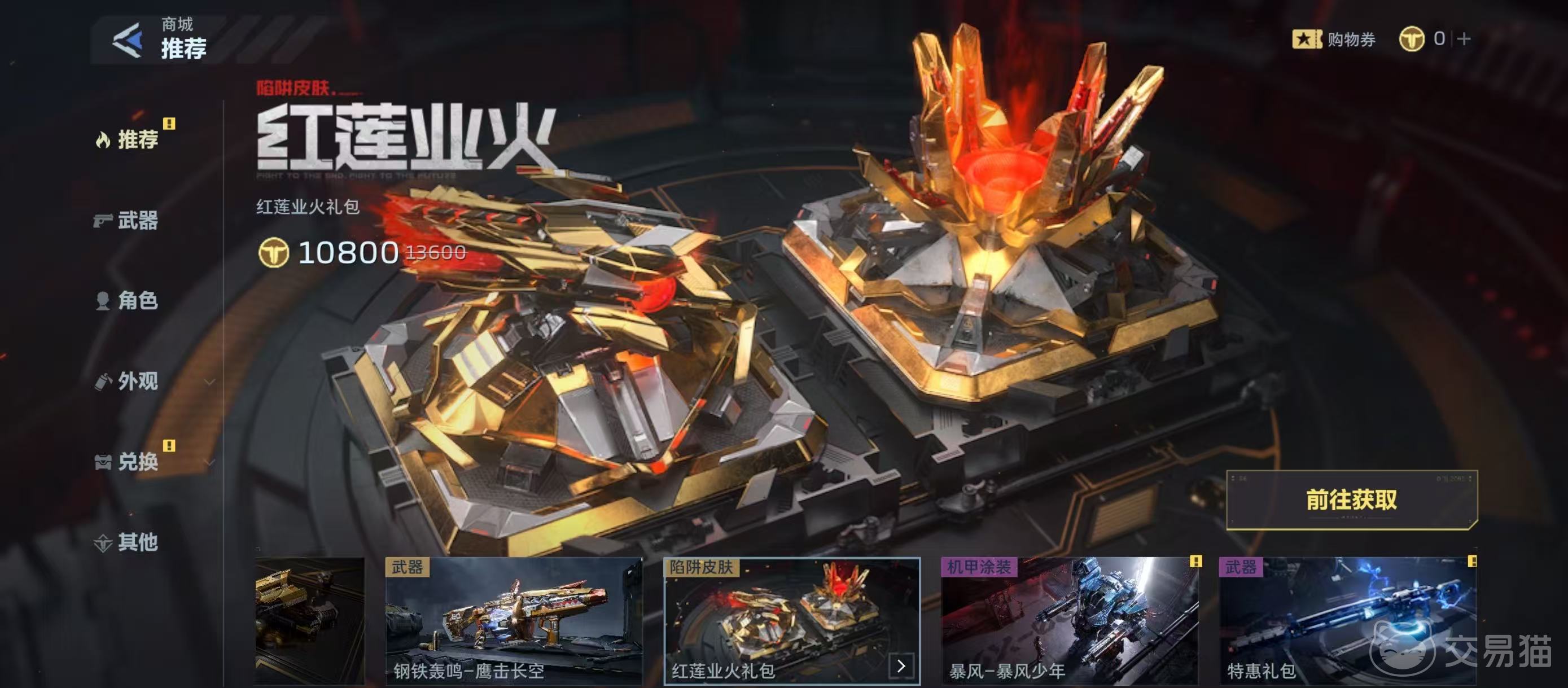Open the 购物券 shopping voucher
Screen dimensions: 1568x688
click(x=1334, y=40)
